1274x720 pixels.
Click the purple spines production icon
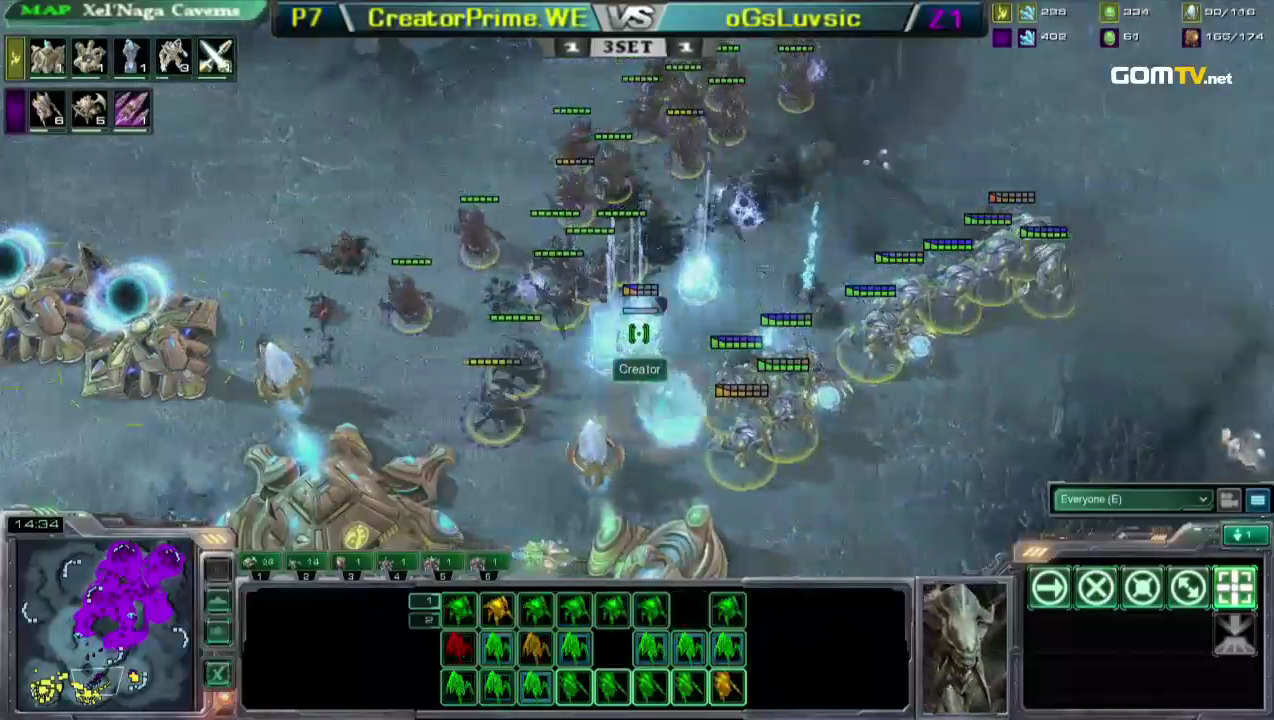(131, 109)
